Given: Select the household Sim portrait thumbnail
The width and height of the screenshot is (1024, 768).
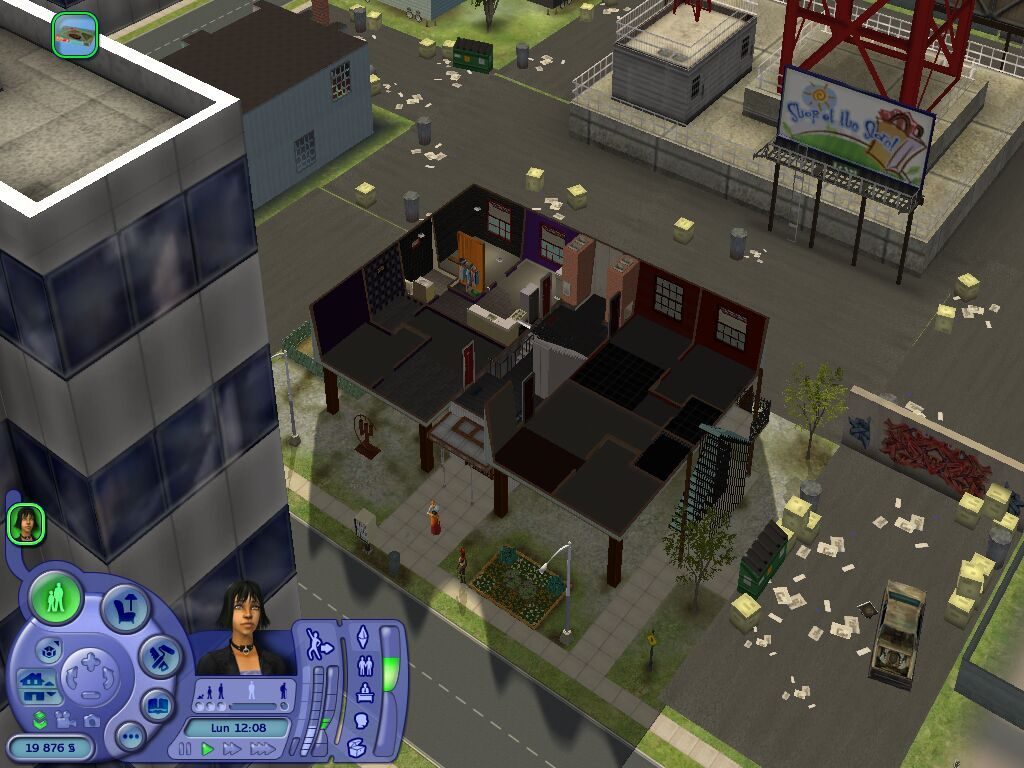Looking at the screenshot, I should [x=26, y=524].
